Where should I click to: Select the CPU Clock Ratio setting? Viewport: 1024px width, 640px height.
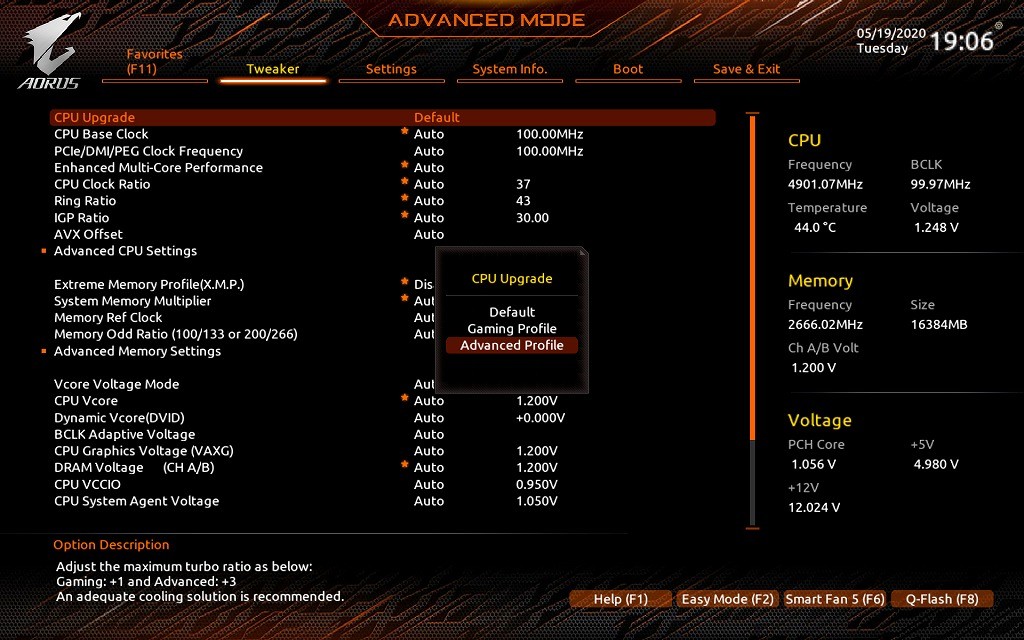(102, 184)
